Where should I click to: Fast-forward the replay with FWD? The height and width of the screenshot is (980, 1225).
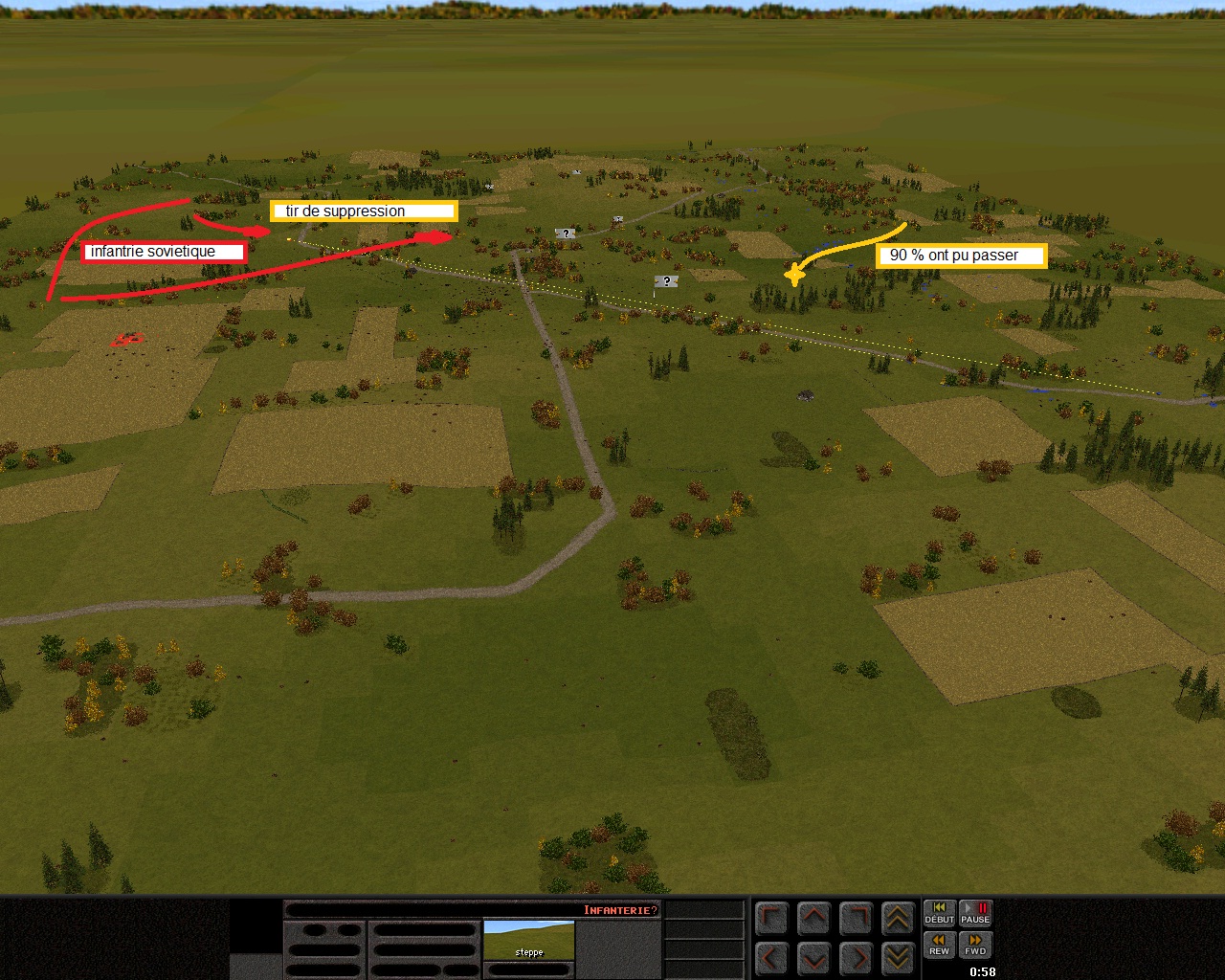click(x=975, y=945)
